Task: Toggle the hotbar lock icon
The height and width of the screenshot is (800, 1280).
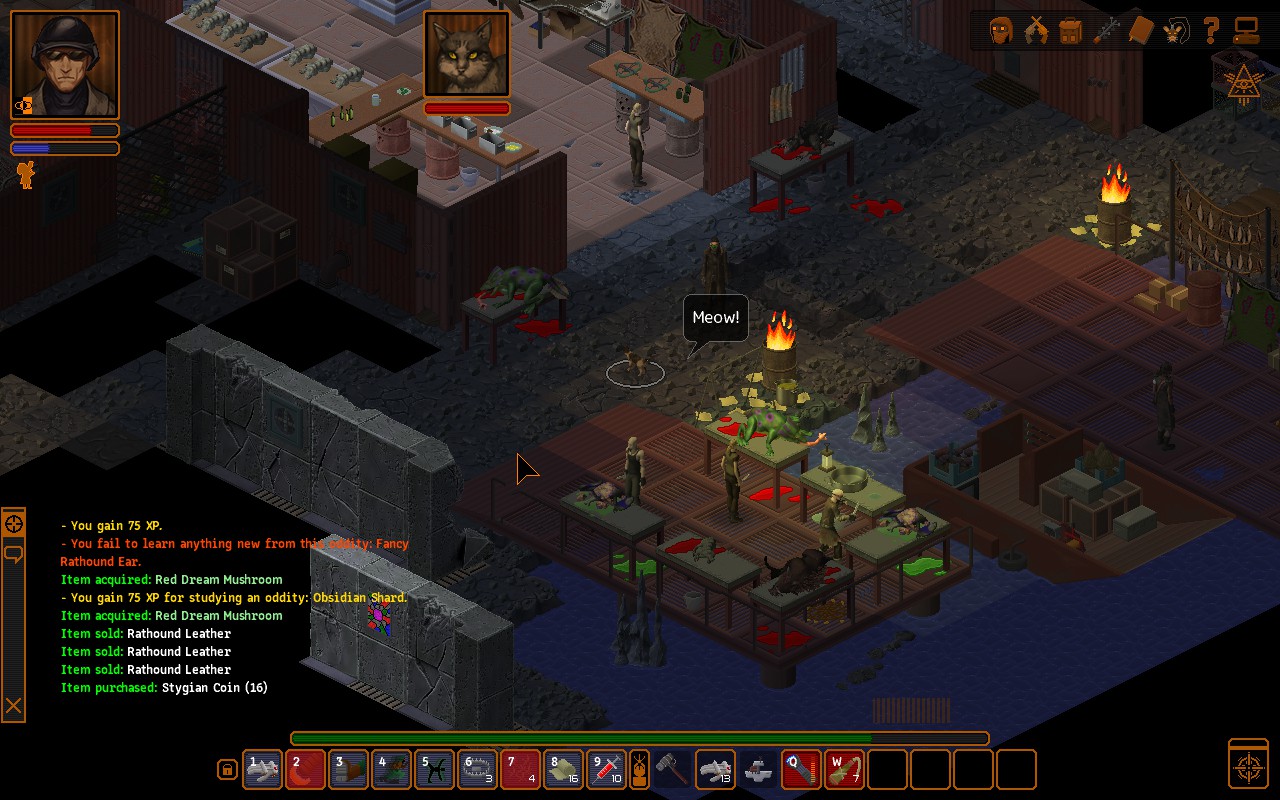Action: tap(227, 769)
